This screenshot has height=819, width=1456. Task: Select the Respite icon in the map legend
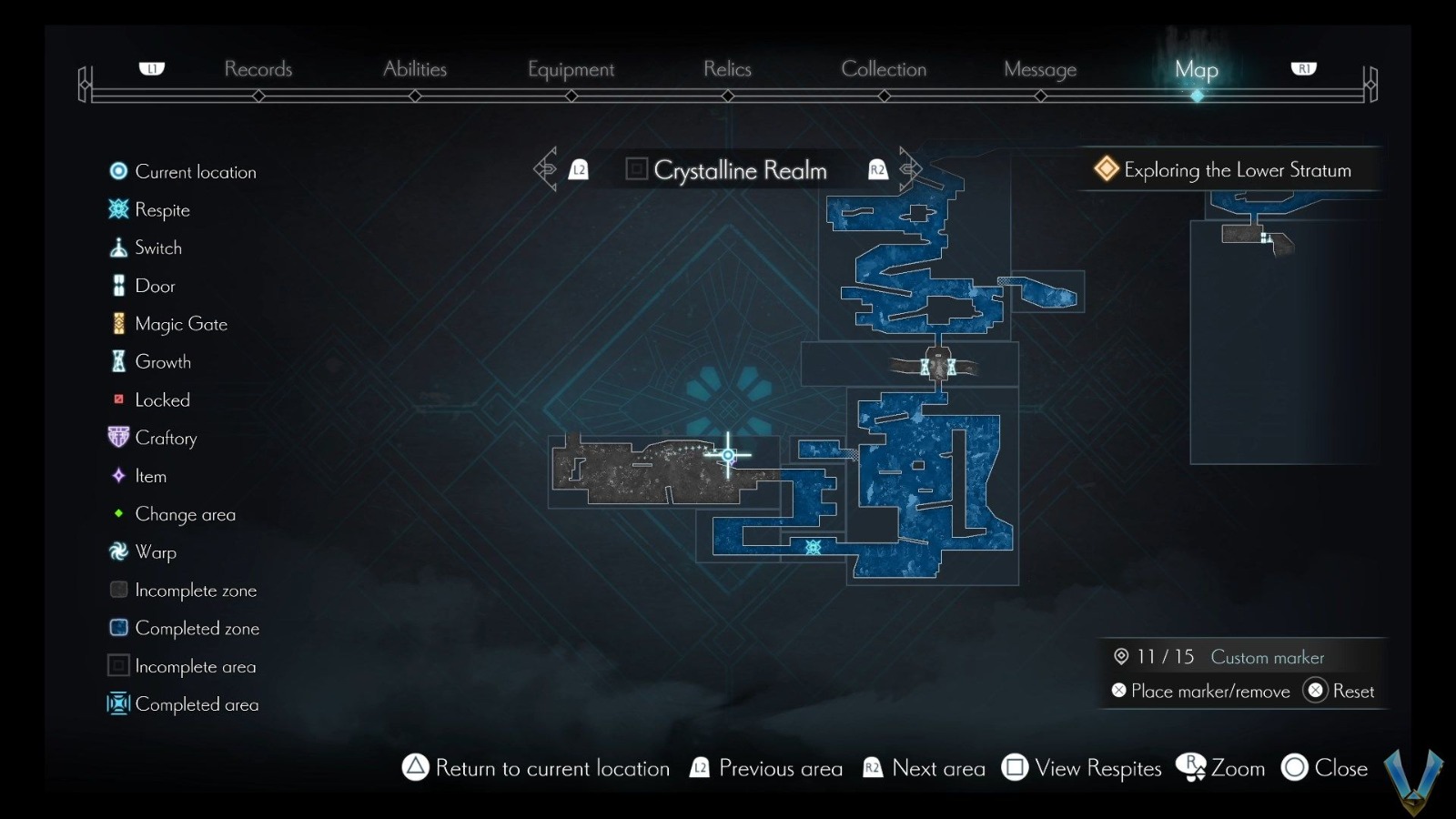(x=117, y=209)
